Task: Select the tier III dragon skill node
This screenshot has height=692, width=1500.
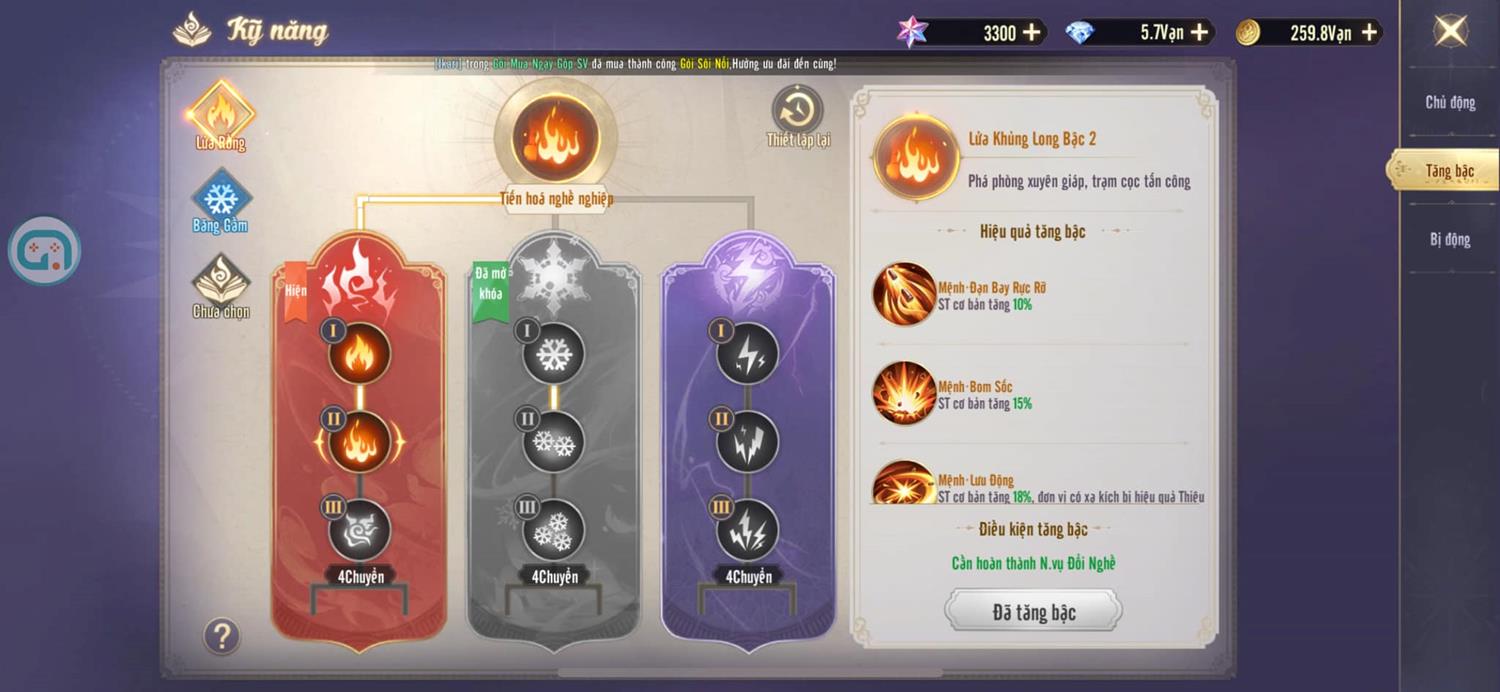Action: click(x=360, y=530)
